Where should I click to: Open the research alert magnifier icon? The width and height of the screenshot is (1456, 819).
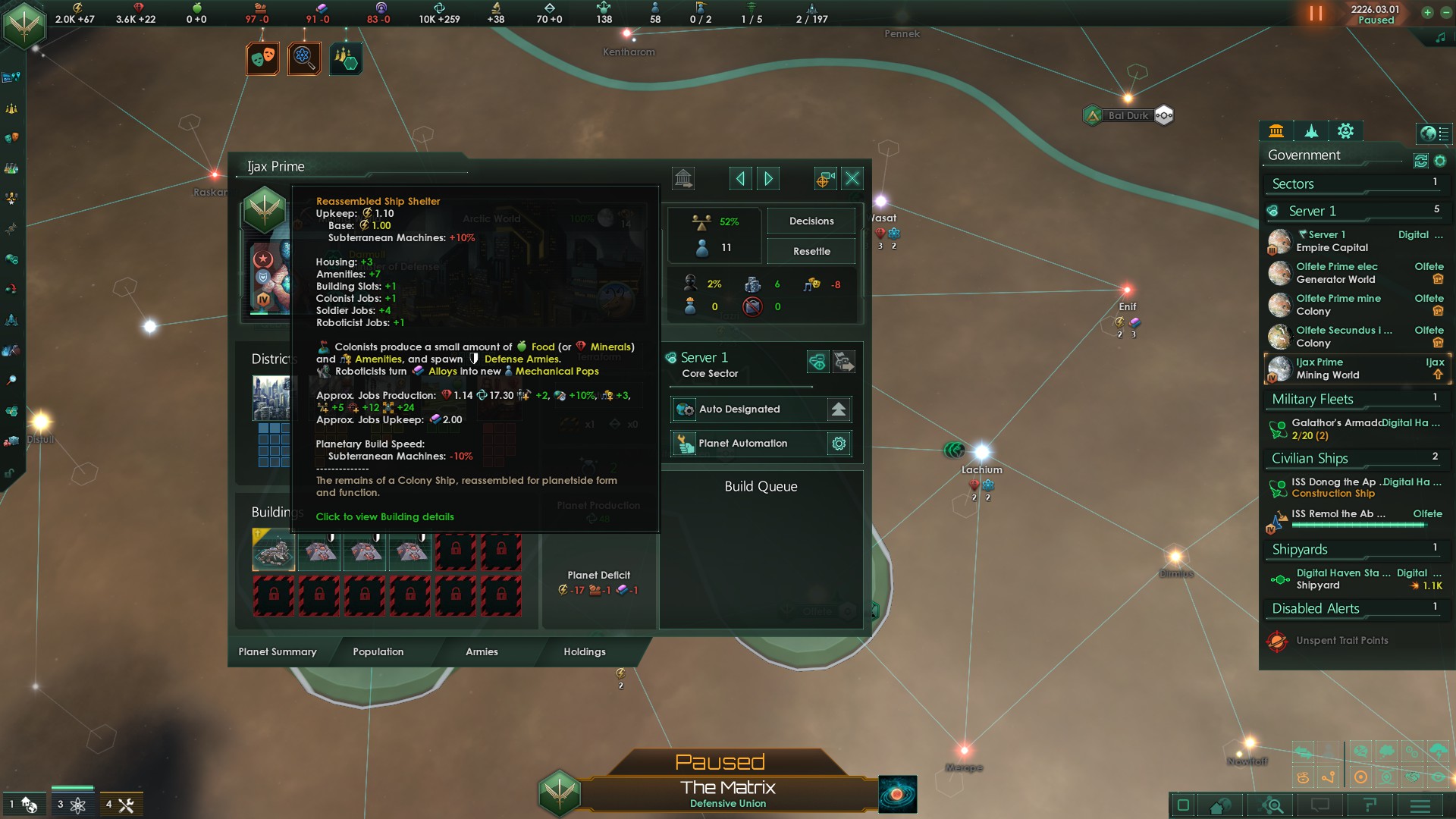click(303, 58)
